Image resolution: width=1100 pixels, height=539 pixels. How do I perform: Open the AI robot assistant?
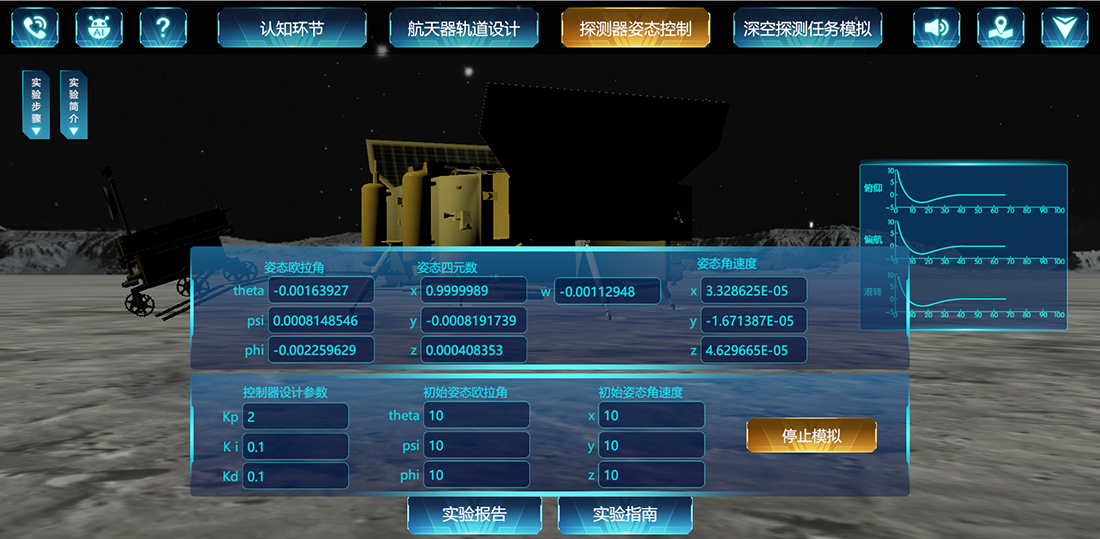[x=99, y=28]
